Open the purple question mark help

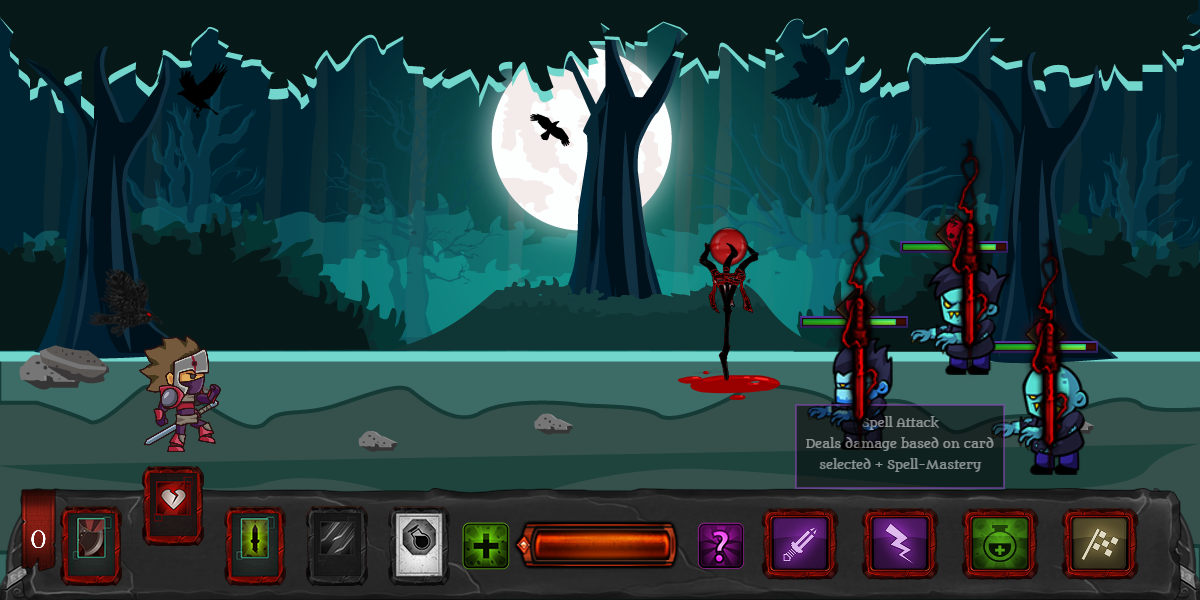pos(720,546)
